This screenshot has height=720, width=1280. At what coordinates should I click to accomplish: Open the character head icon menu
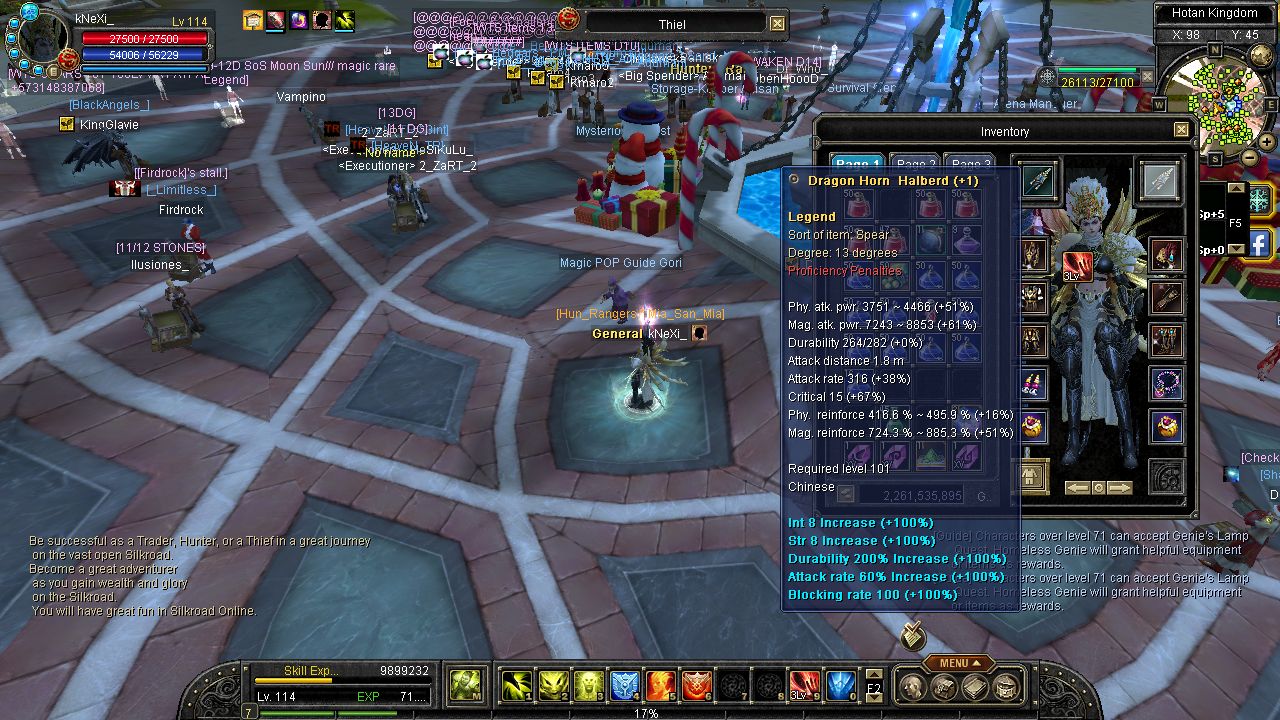[911, 687]
